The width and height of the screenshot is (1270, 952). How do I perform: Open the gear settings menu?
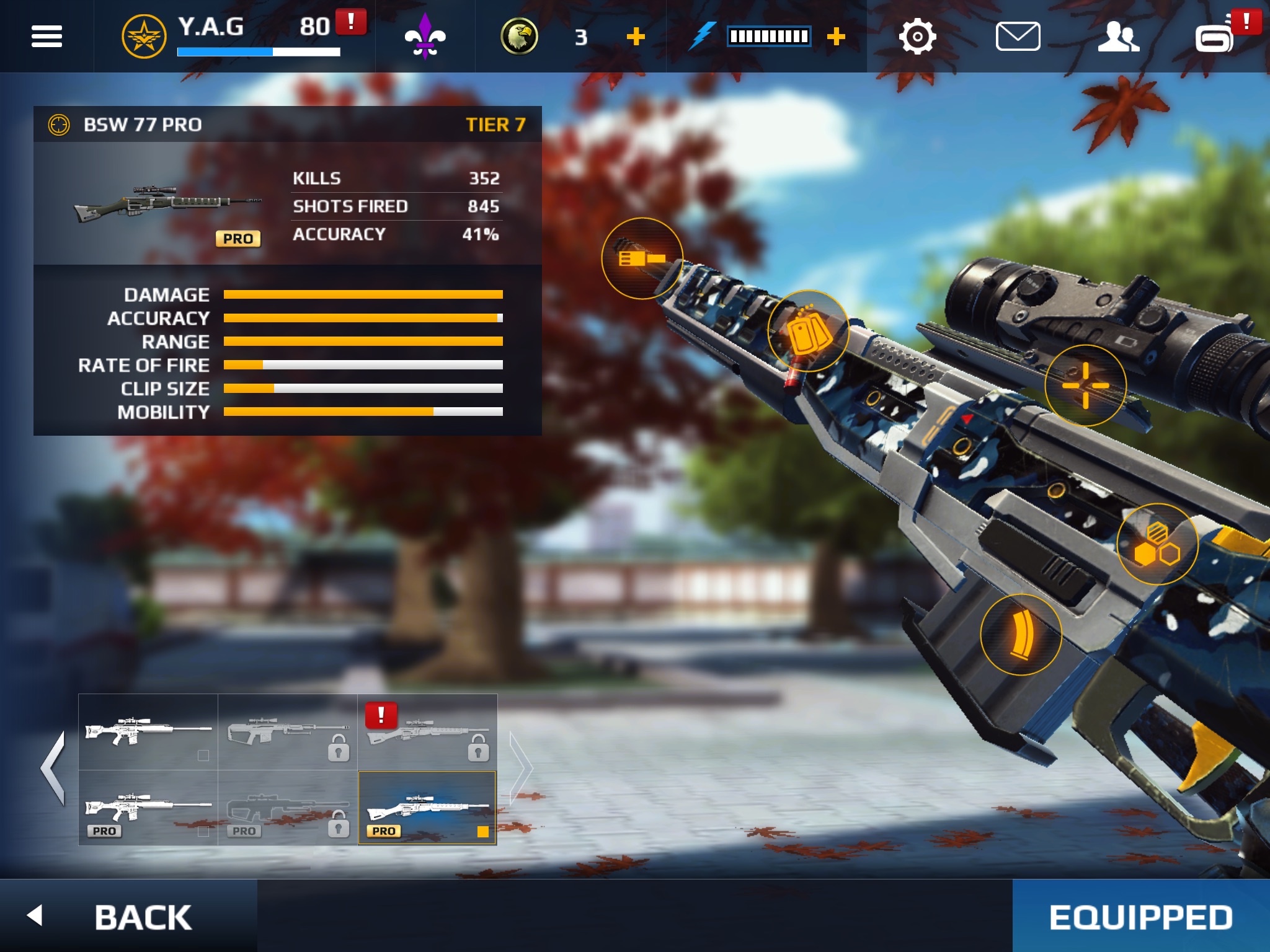click(x=917, y=37)
